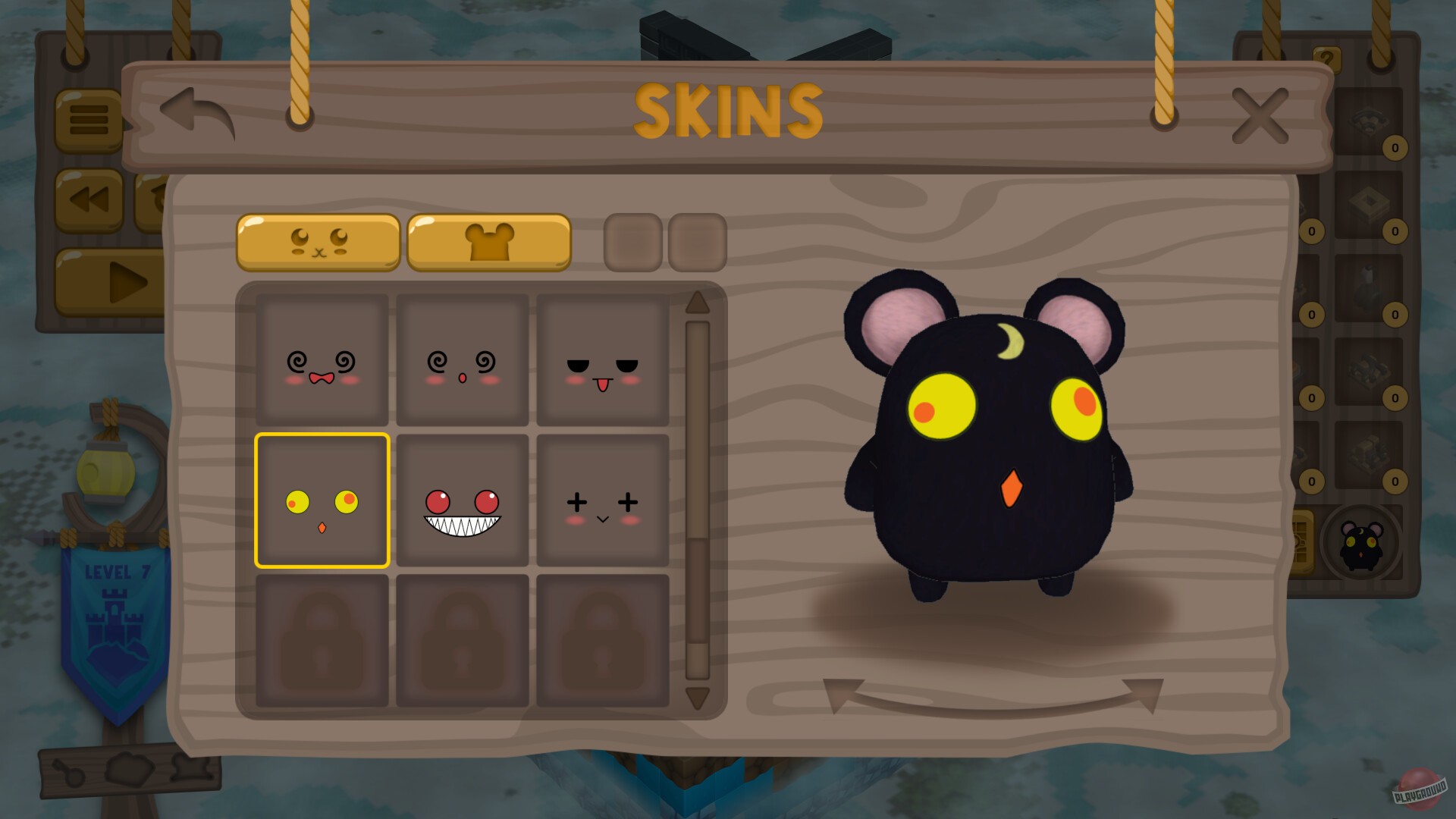
Task: Select the plus-eyes face skin
Action: click(604, 502)
